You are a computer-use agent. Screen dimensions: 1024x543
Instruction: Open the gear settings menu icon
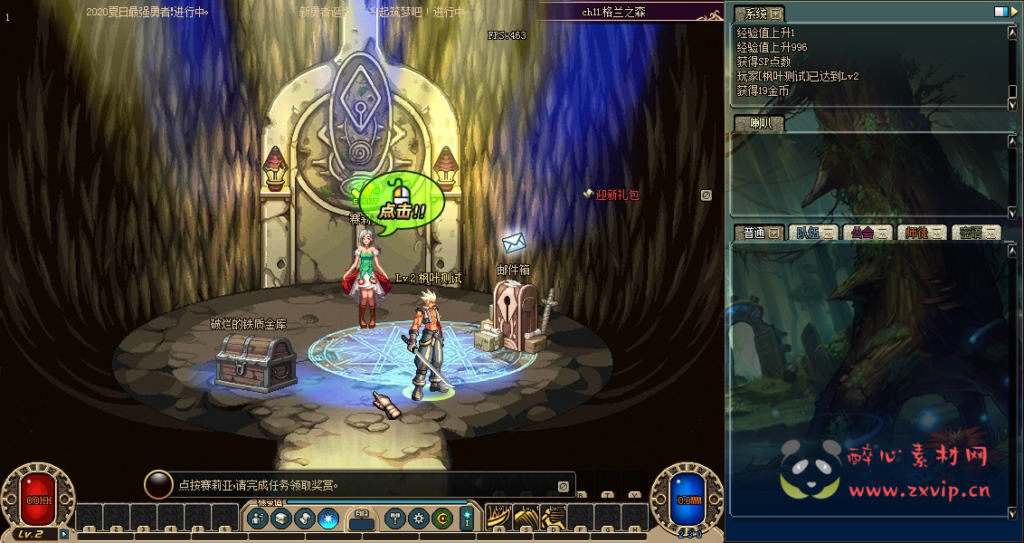tap(419, 518)
